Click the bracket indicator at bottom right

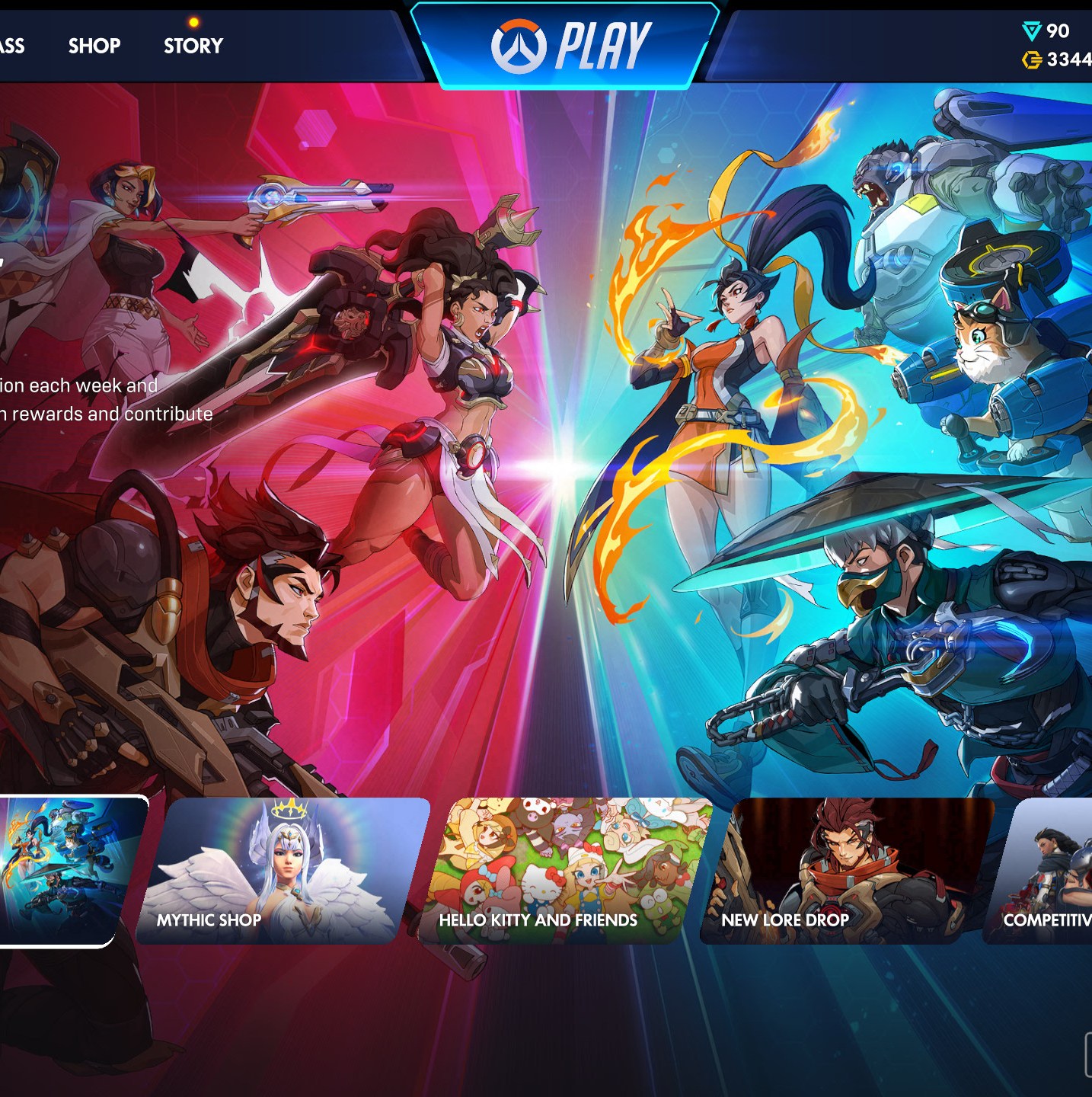1087,1054
